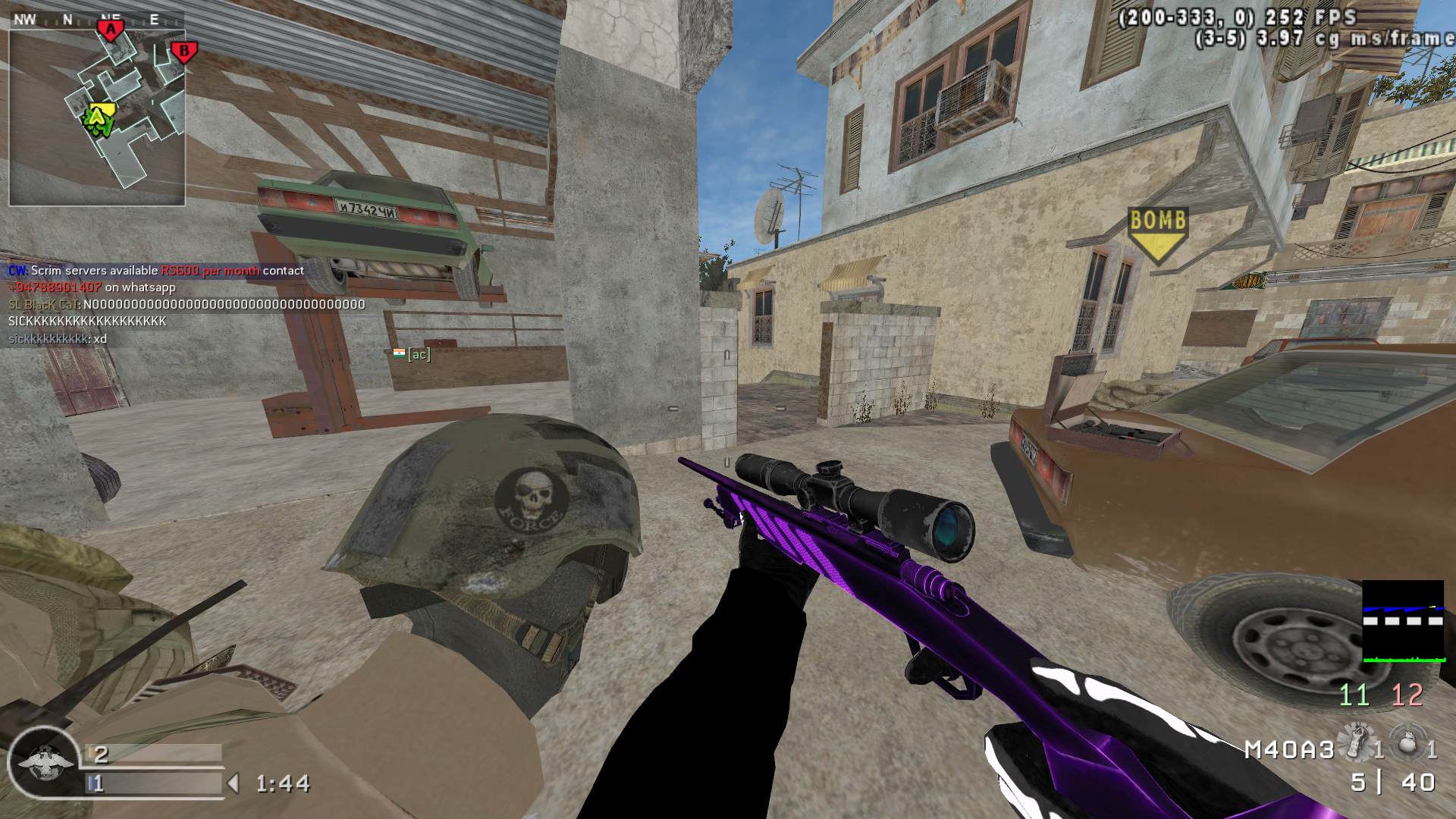The image size is (1456, 819).
Task: Click the M40A3 weapon name label
Action: pos(1289,750)
